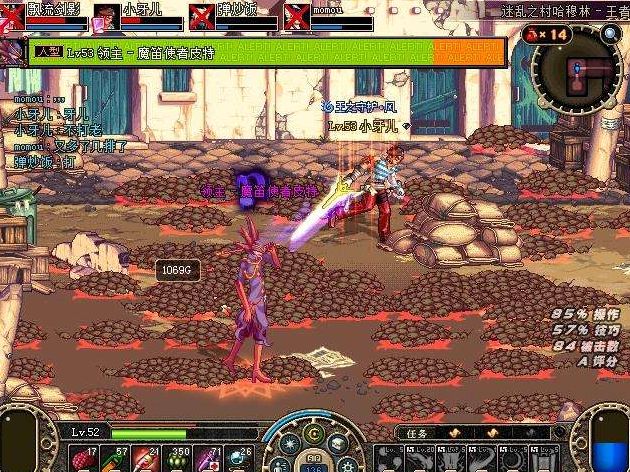Select party member 凯流剑影's portrait
630x472 pixels.
(x=11, y=18)
